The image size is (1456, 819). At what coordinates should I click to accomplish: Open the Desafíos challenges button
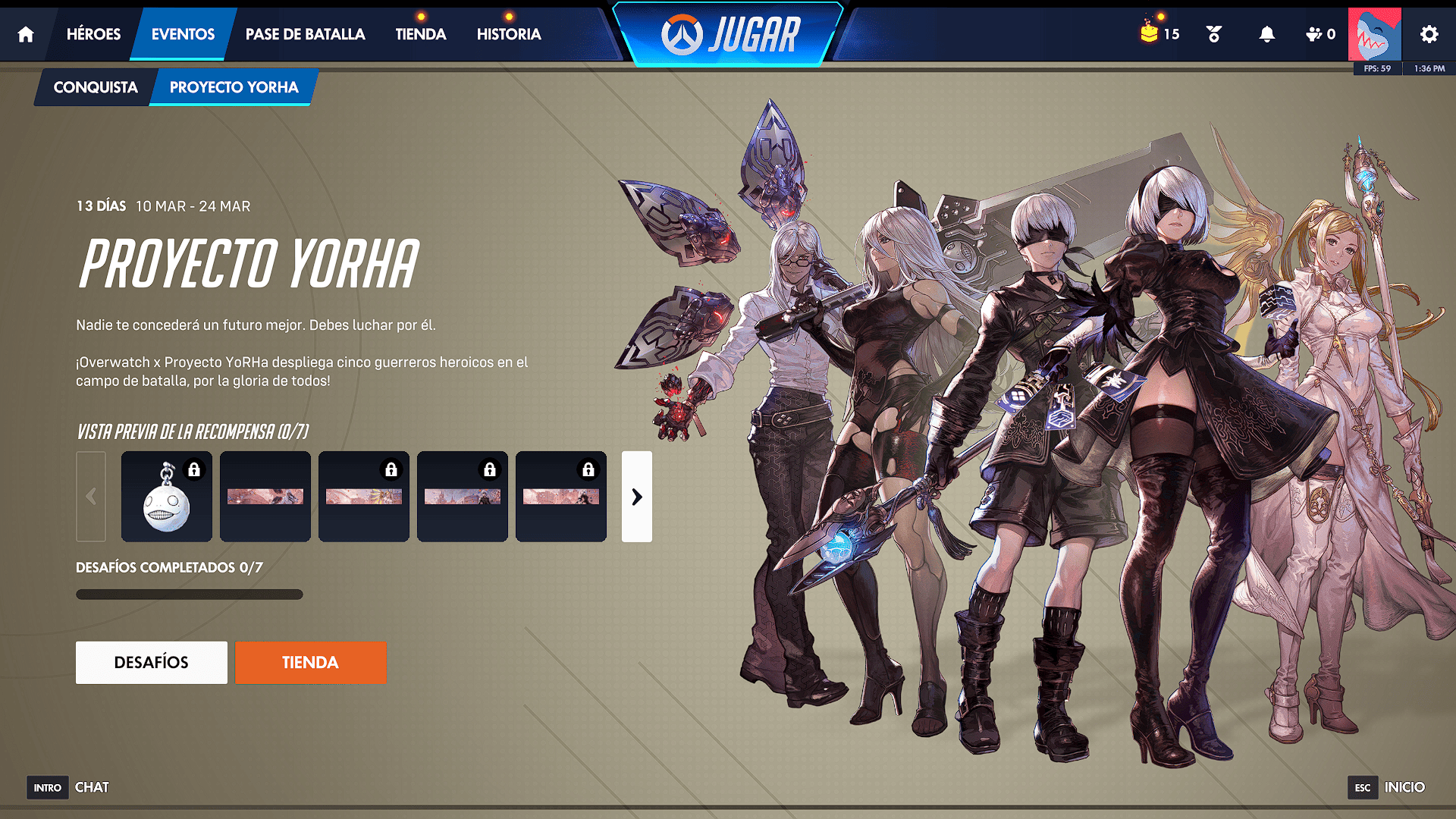pyautogui.click(x=152, y=662)
